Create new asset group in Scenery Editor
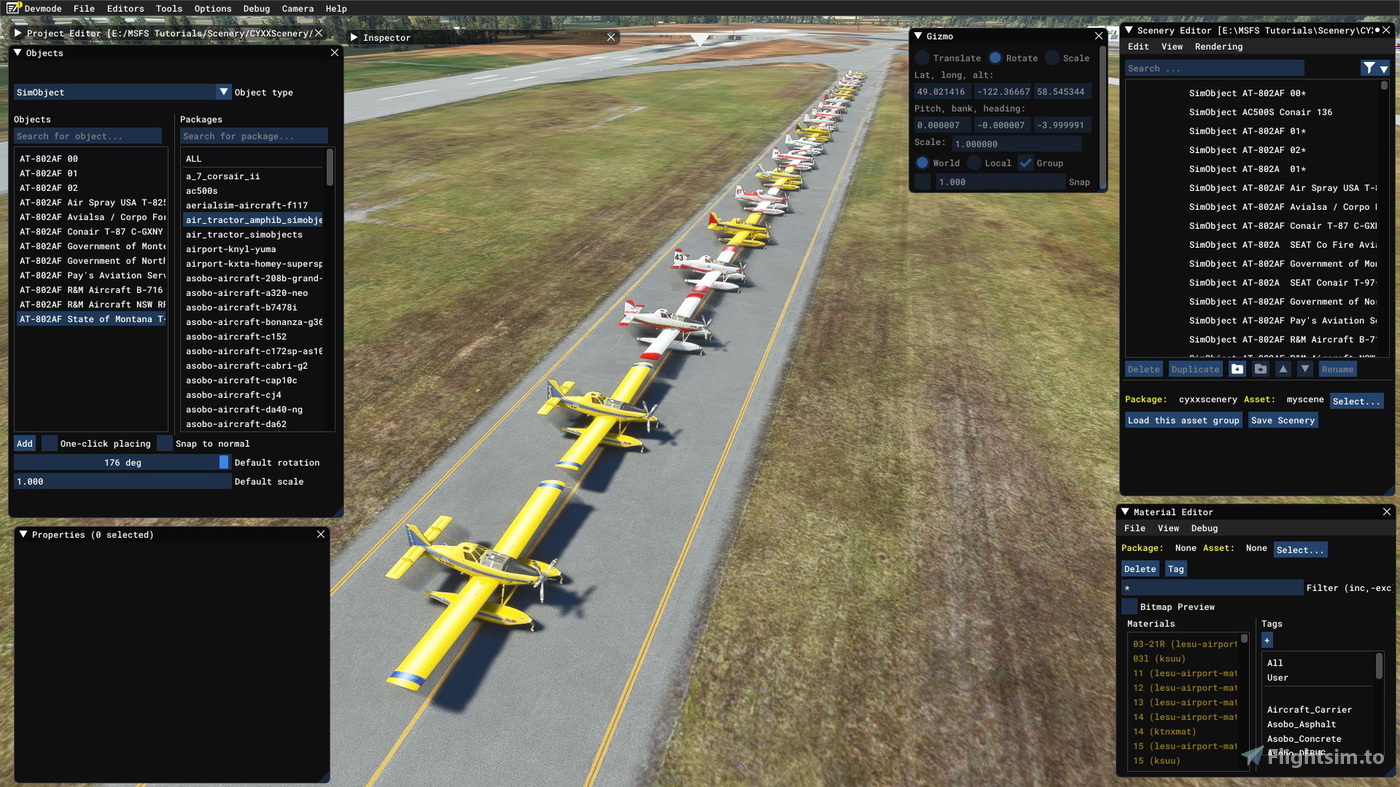This screenshot has height=787, width=1400. pos(1237,368)
